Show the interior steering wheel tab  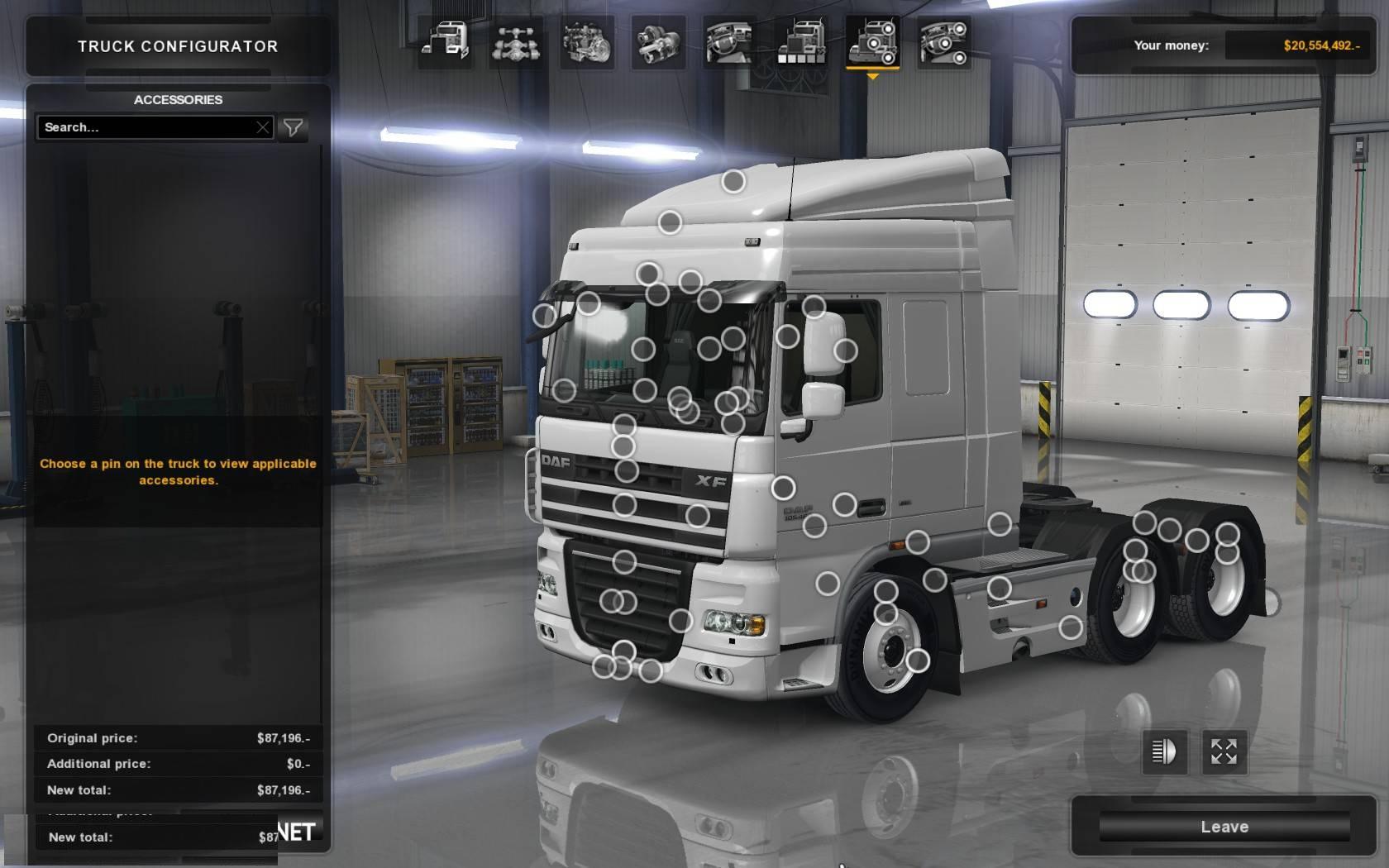coord(729,42)
